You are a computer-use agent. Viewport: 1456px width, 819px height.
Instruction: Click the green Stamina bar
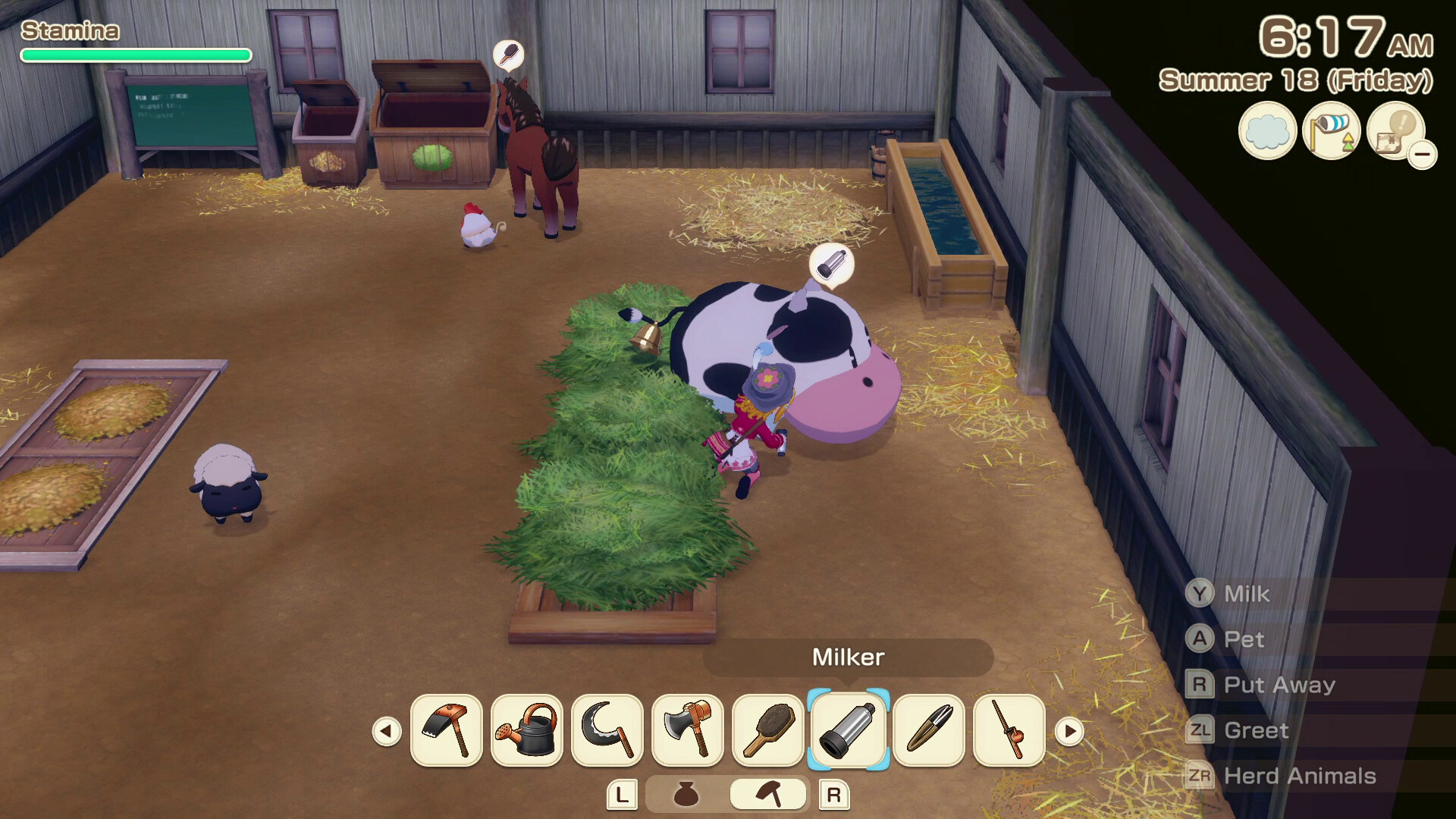[x=135, y=55]
